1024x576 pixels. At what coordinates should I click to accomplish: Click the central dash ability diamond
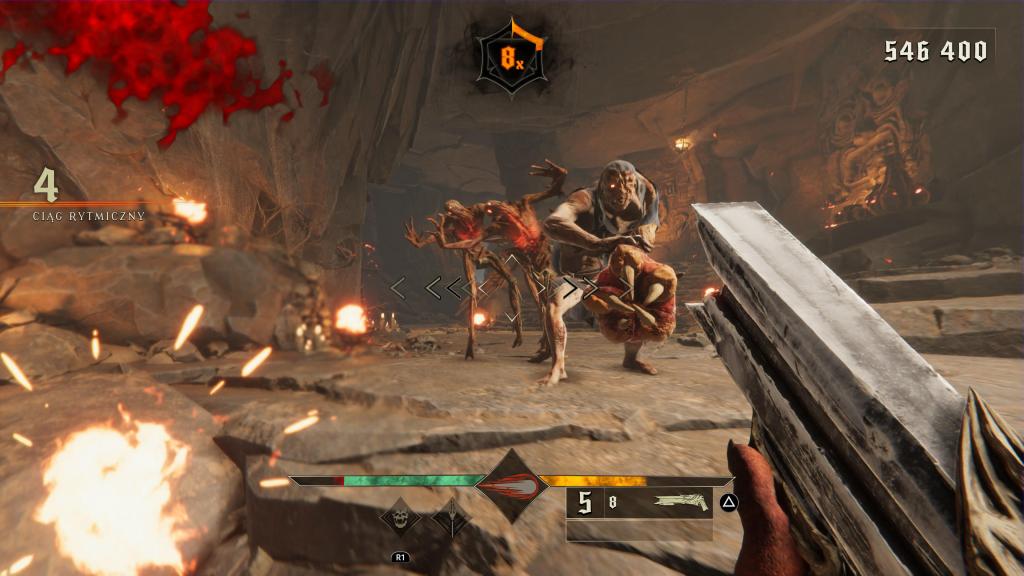click(510, 486)
